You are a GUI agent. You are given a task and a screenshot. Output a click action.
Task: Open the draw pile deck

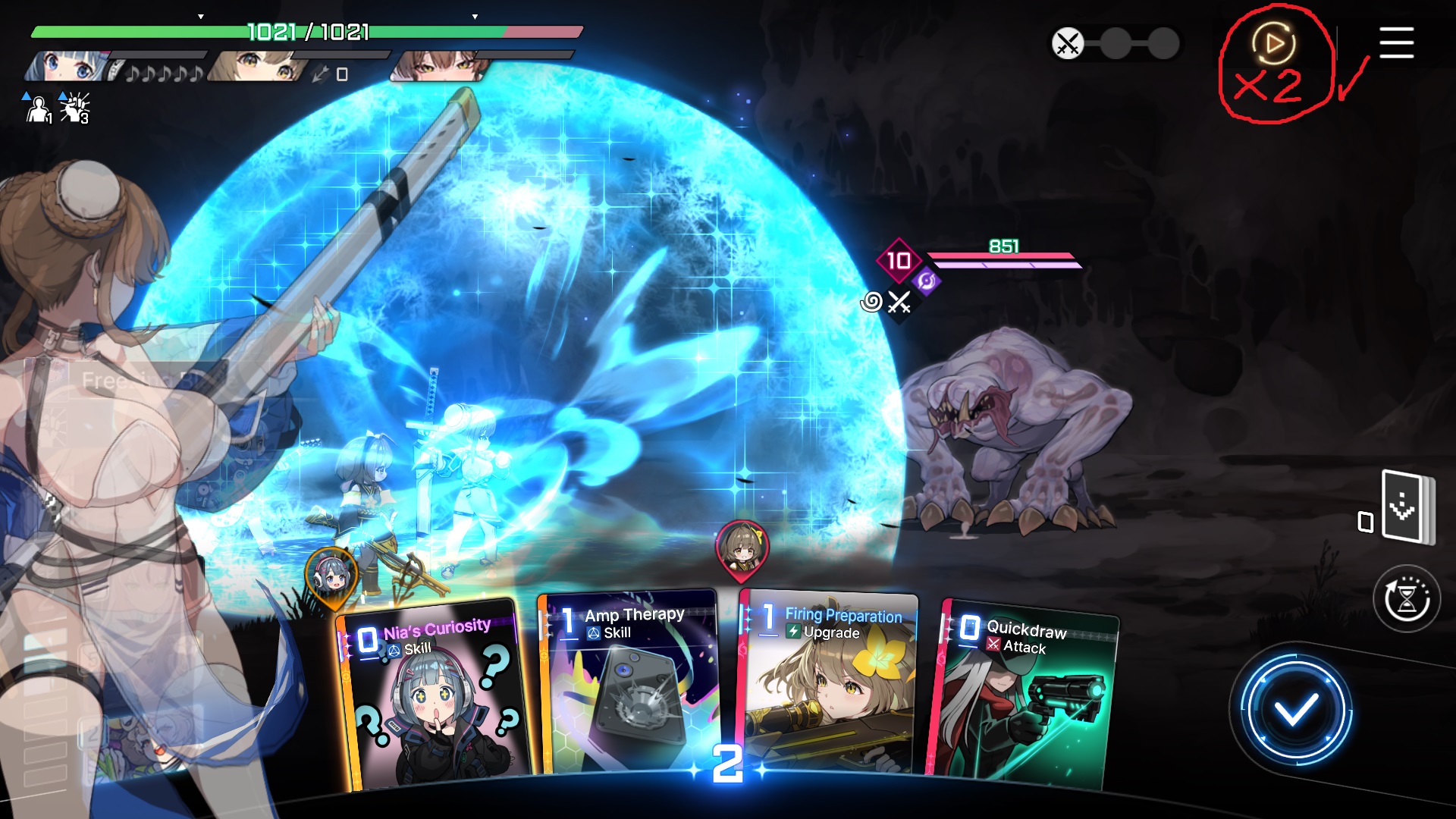pyautogui.click(x=1406, y=507)
